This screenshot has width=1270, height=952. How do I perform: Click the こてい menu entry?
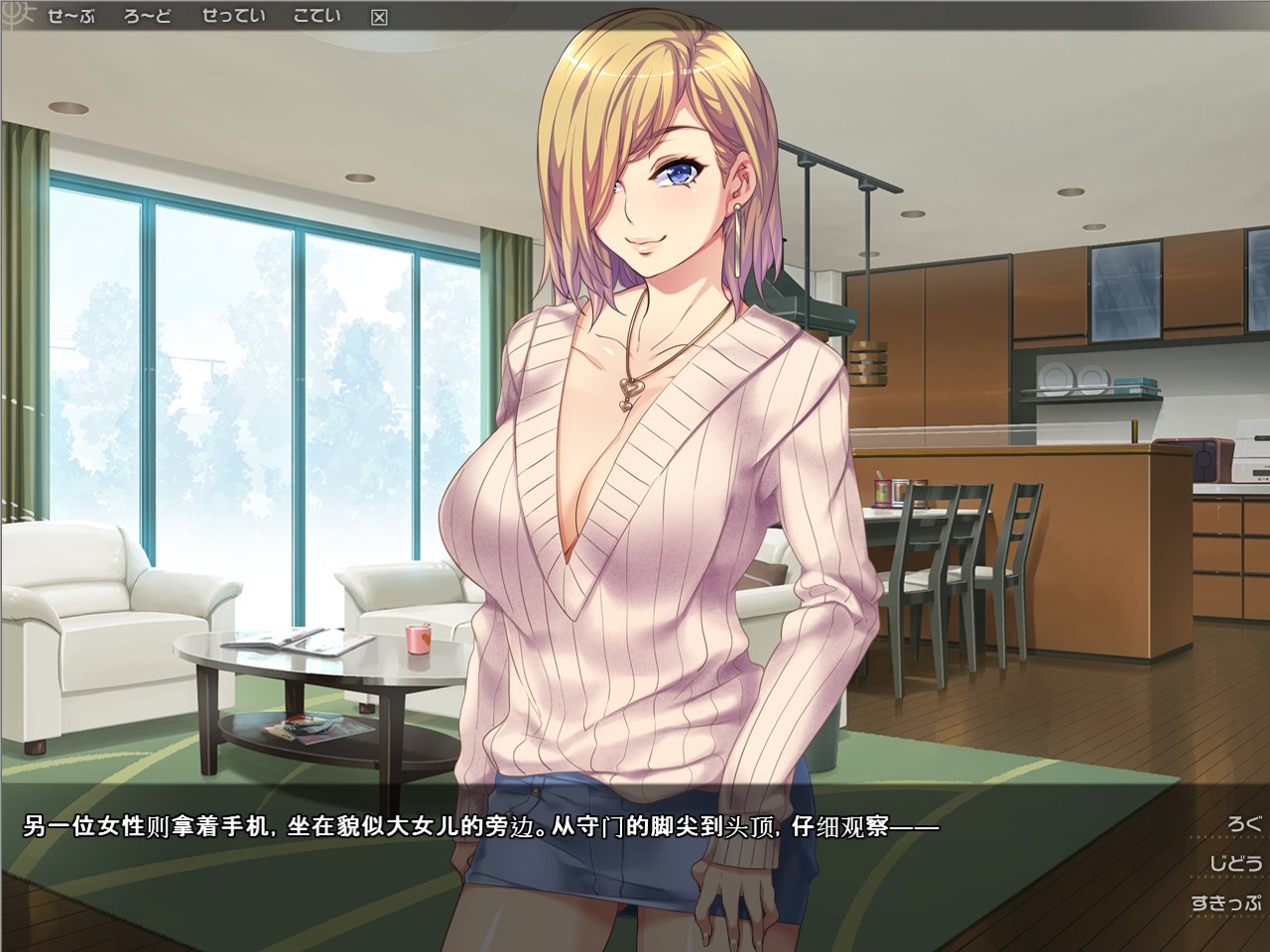point(317,16)
